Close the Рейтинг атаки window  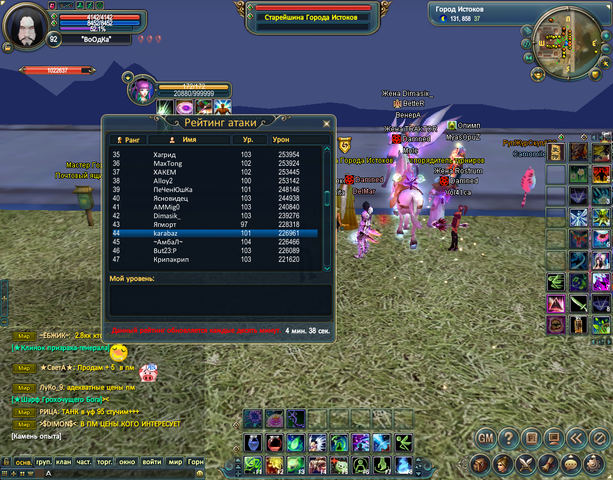click(326, 124)
